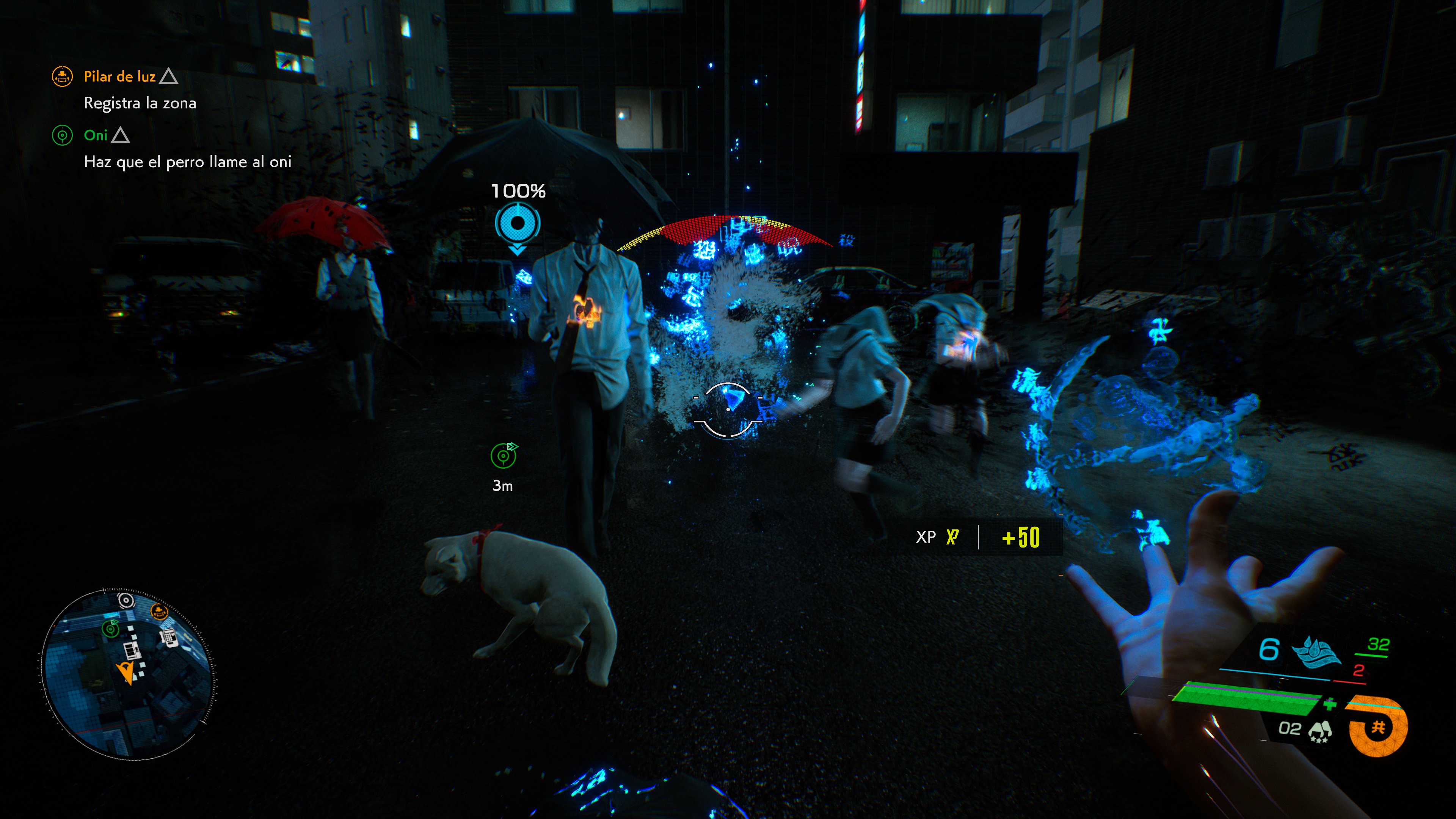Click the orange player arrow on the minimap
This screenshot has width=1456, height=819.
(126, 673)
